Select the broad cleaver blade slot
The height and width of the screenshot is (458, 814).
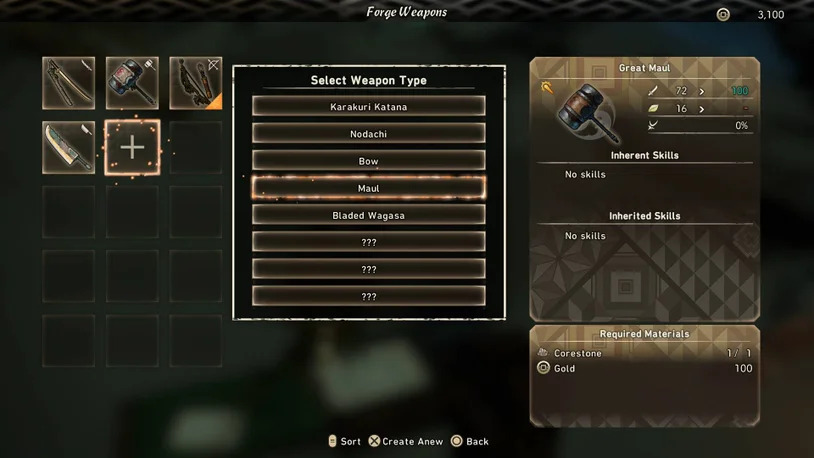coord(69,147)
